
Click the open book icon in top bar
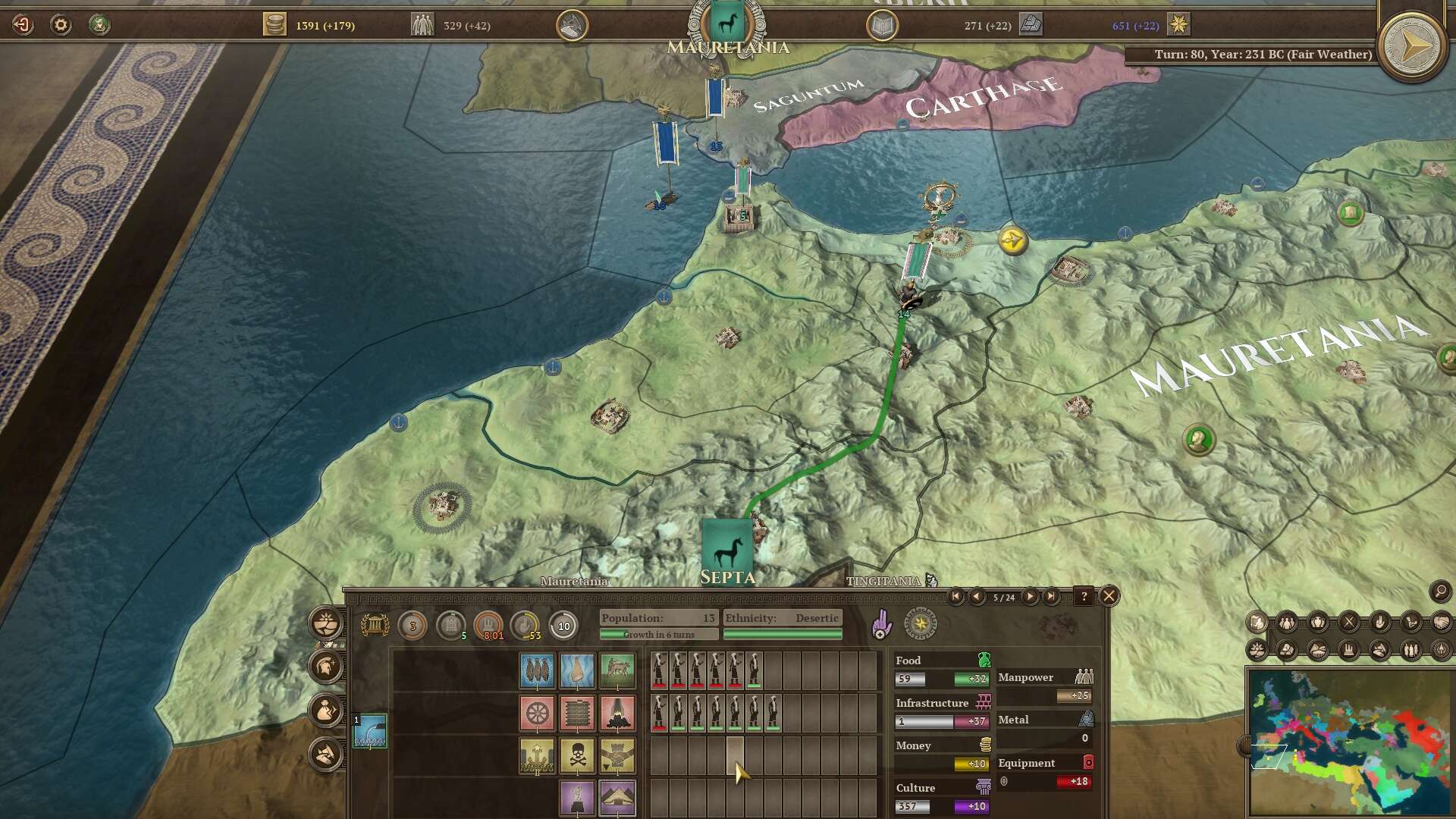coord(882,26)
